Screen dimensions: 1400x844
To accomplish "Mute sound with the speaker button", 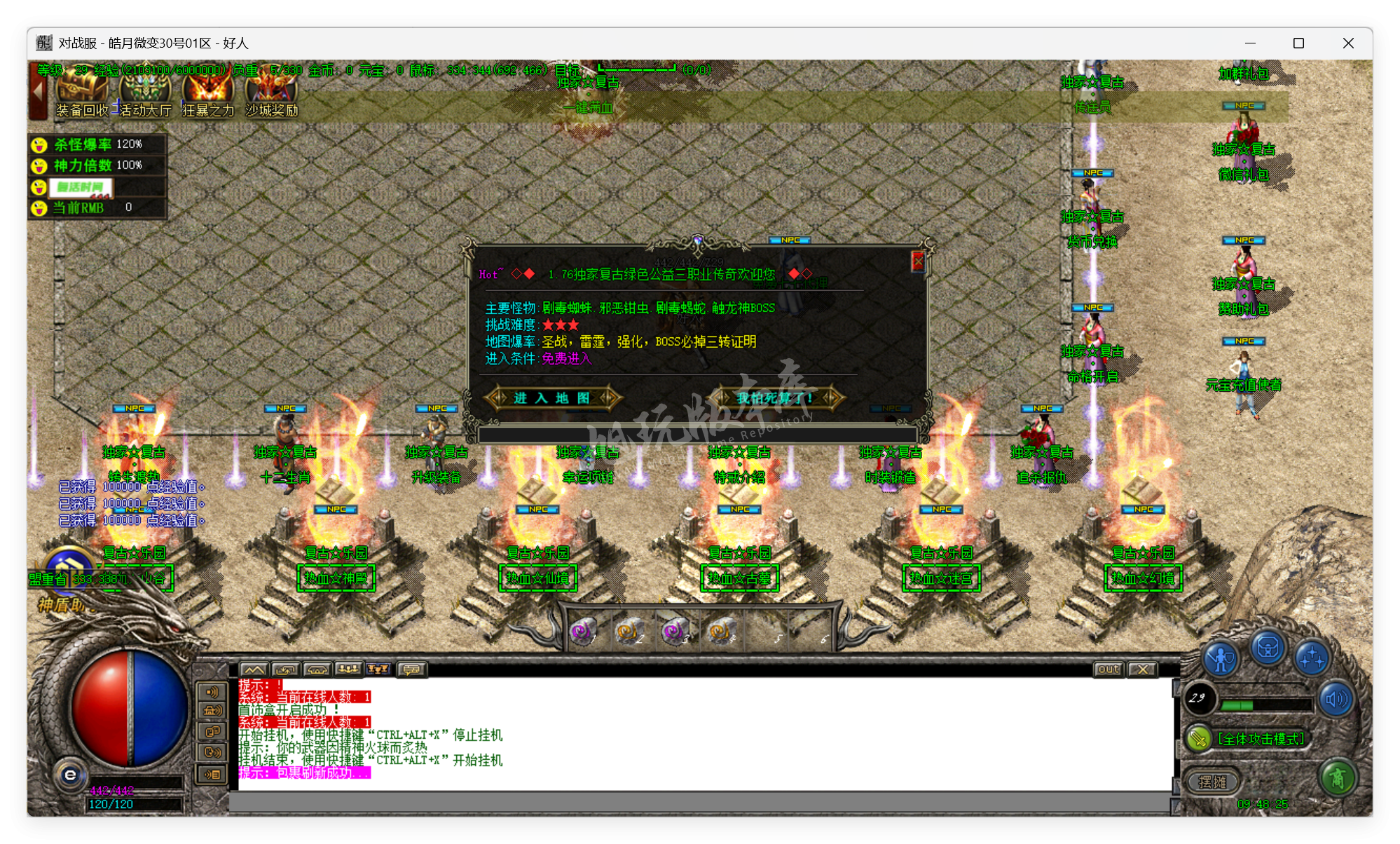I will [1337, 698].
